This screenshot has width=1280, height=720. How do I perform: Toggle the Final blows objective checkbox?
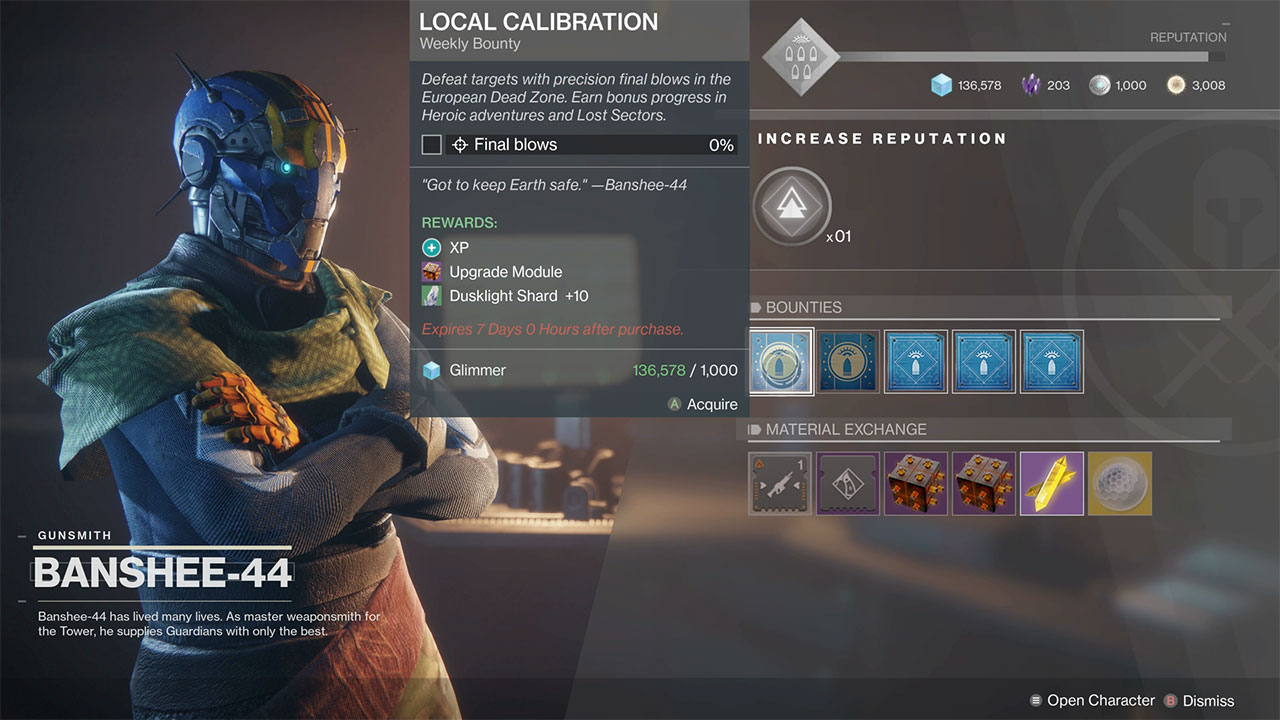[x=431, y=144]
